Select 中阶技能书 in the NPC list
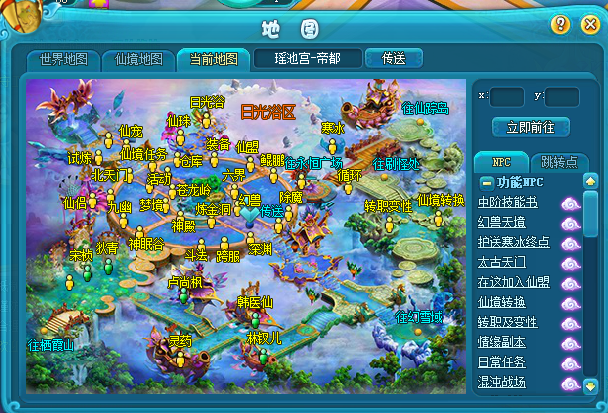Image resolution: width=608 pixels, height=413 pixels. click(x=508, y=202)
